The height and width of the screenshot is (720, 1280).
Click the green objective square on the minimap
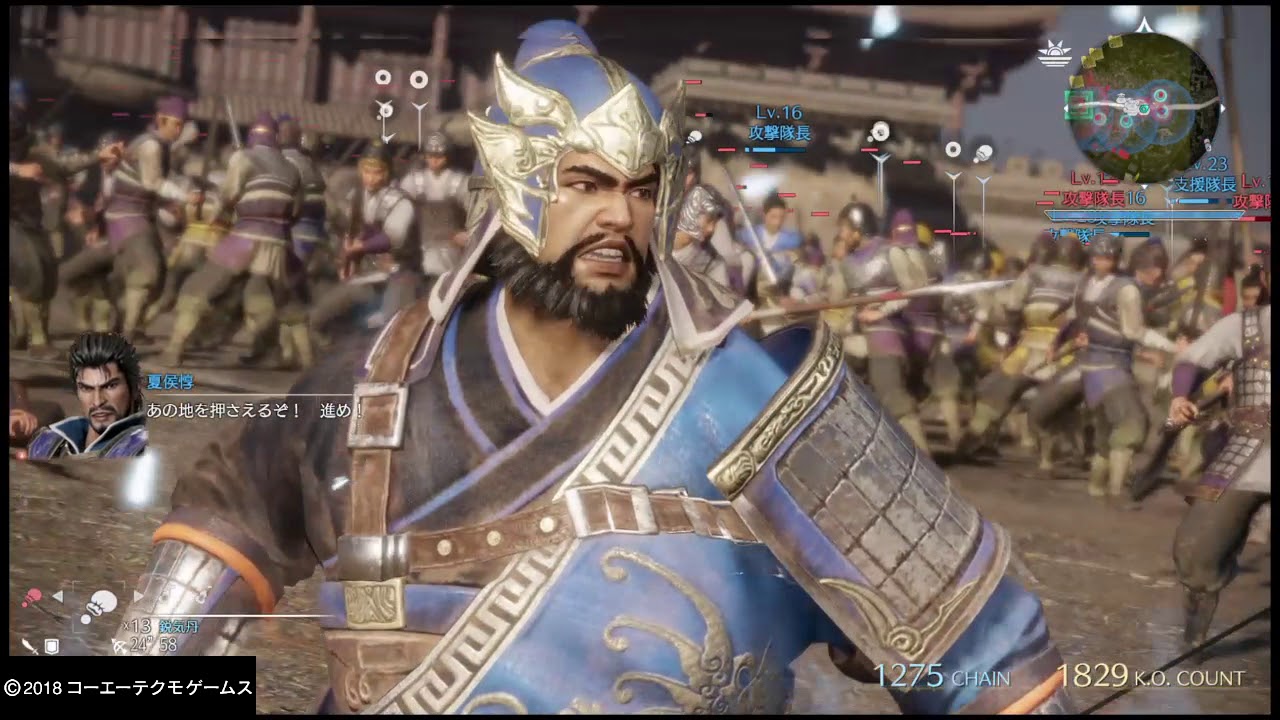(1079, 105)
